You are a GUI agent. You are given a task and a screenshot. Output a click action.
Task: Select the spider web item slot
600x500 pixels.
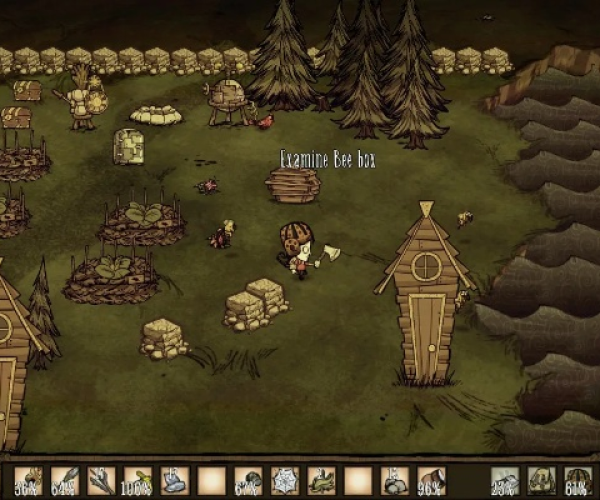[284, 482]
